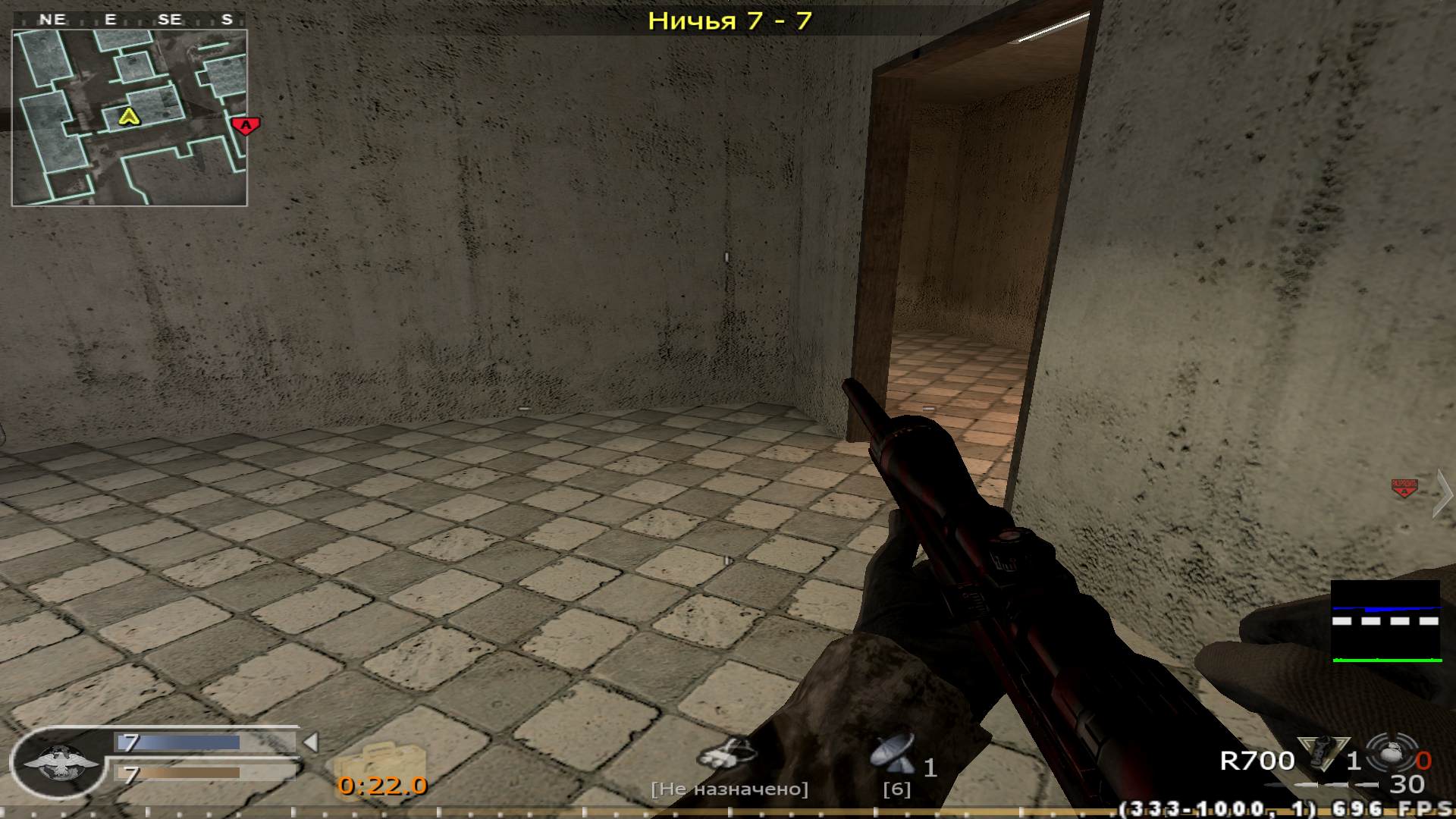Toggle the white arrow beside the blue health bar
1456x819 pixels.
click(309, 742)
